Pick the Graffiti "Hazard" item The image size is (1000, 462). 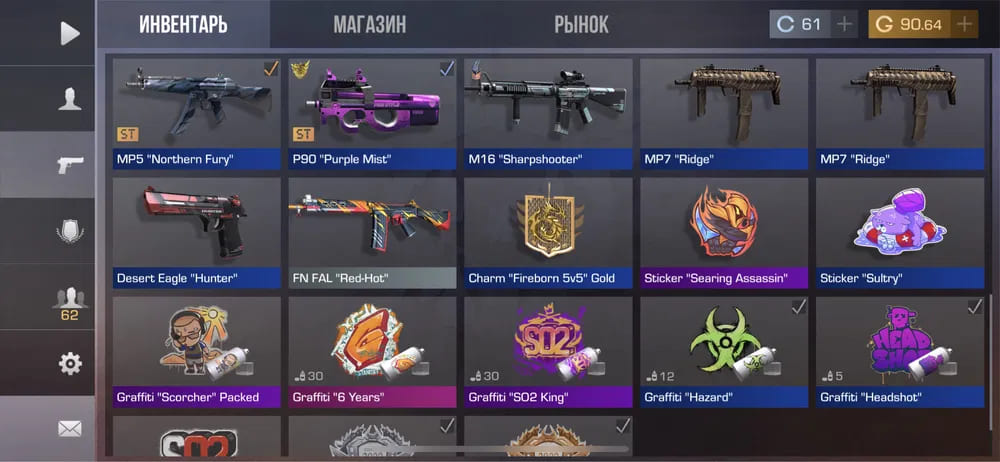tap(724, 352)
